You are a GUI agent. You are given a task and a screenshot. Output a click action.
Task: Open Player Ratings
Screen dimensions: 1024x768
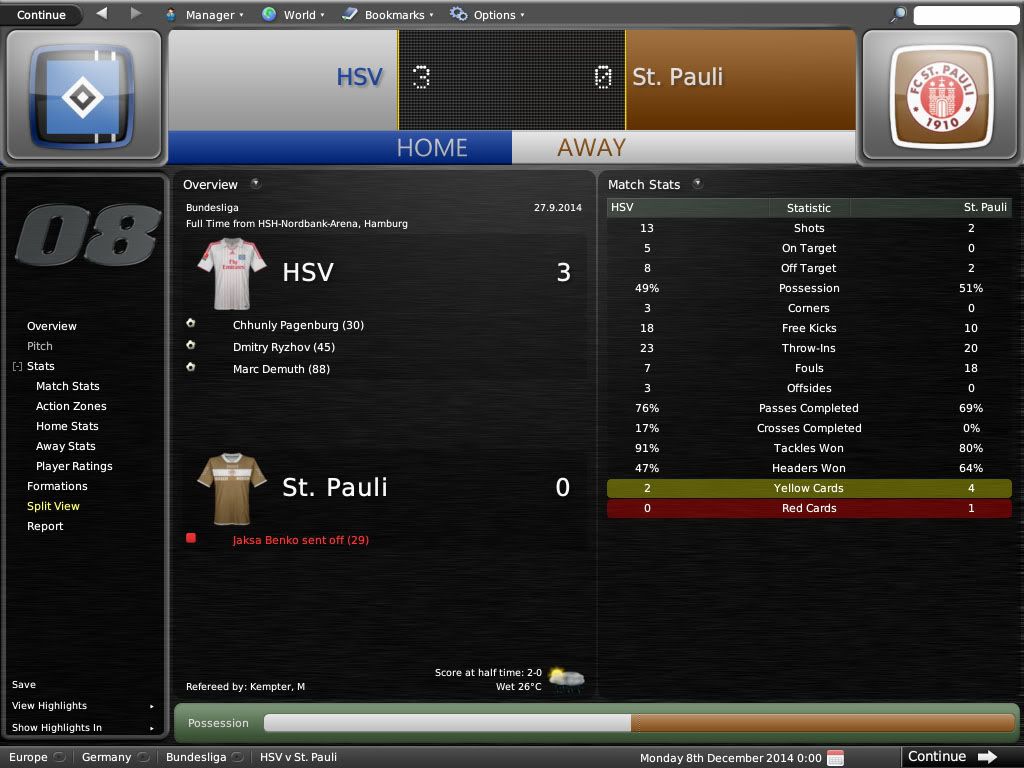coord(74,466)
